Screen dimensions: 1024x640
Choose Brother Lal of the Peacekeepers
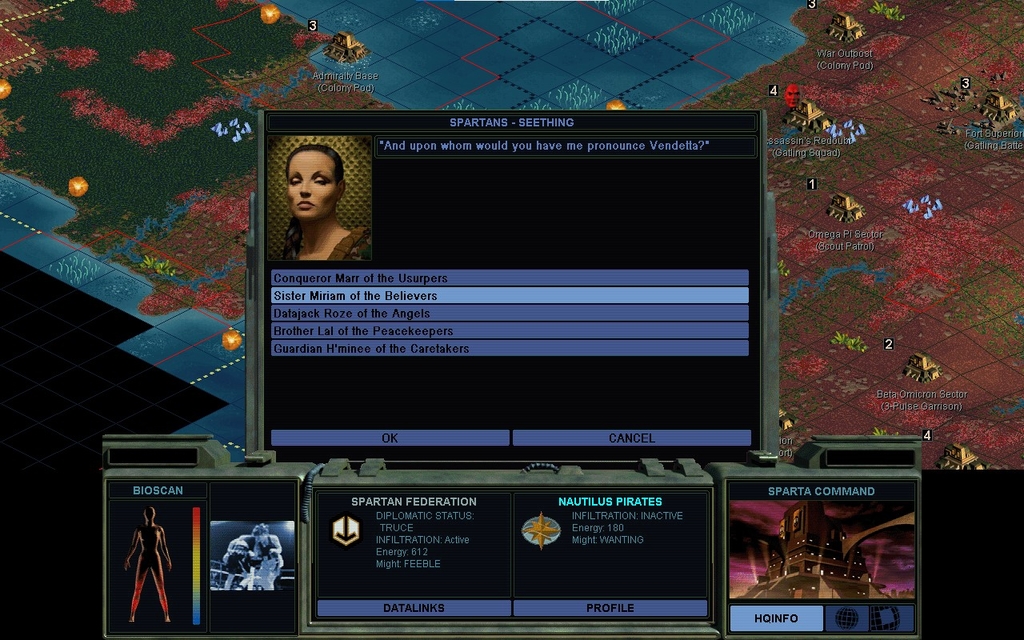(x=509, y=331)
